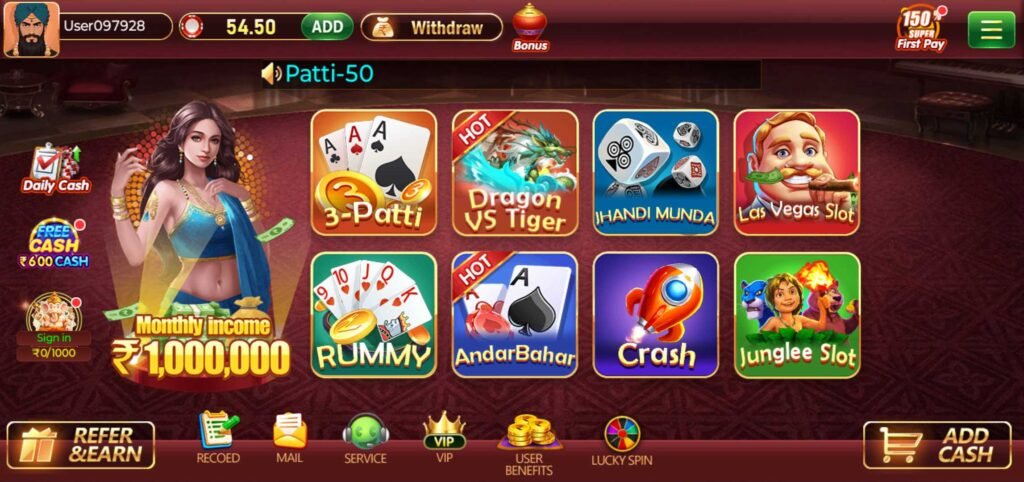Open the green hamburger menu
Image resolution: width=1024 pixels, height=482 pixels.
991,29
